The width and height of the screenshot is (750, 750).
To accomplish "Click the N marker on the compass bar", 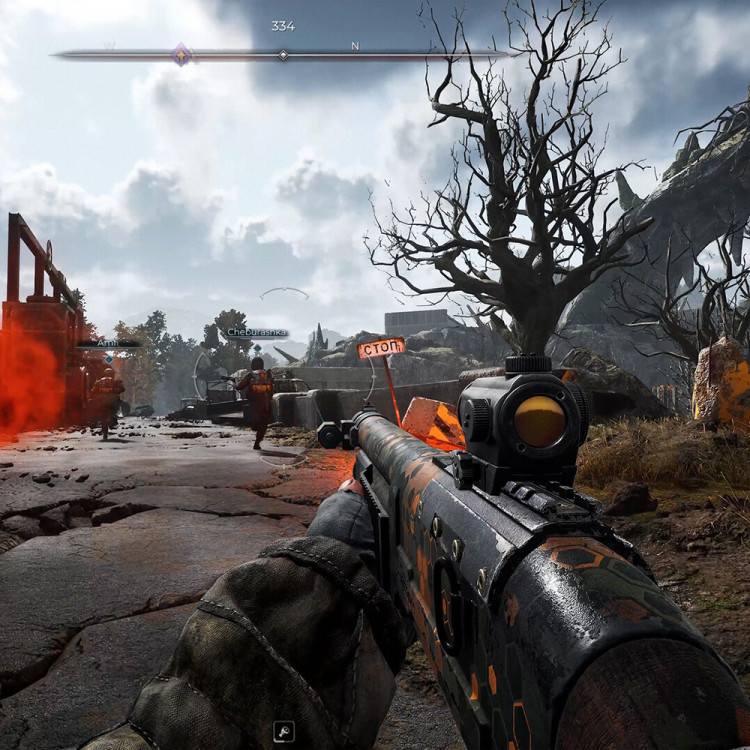I will point(354,46).
